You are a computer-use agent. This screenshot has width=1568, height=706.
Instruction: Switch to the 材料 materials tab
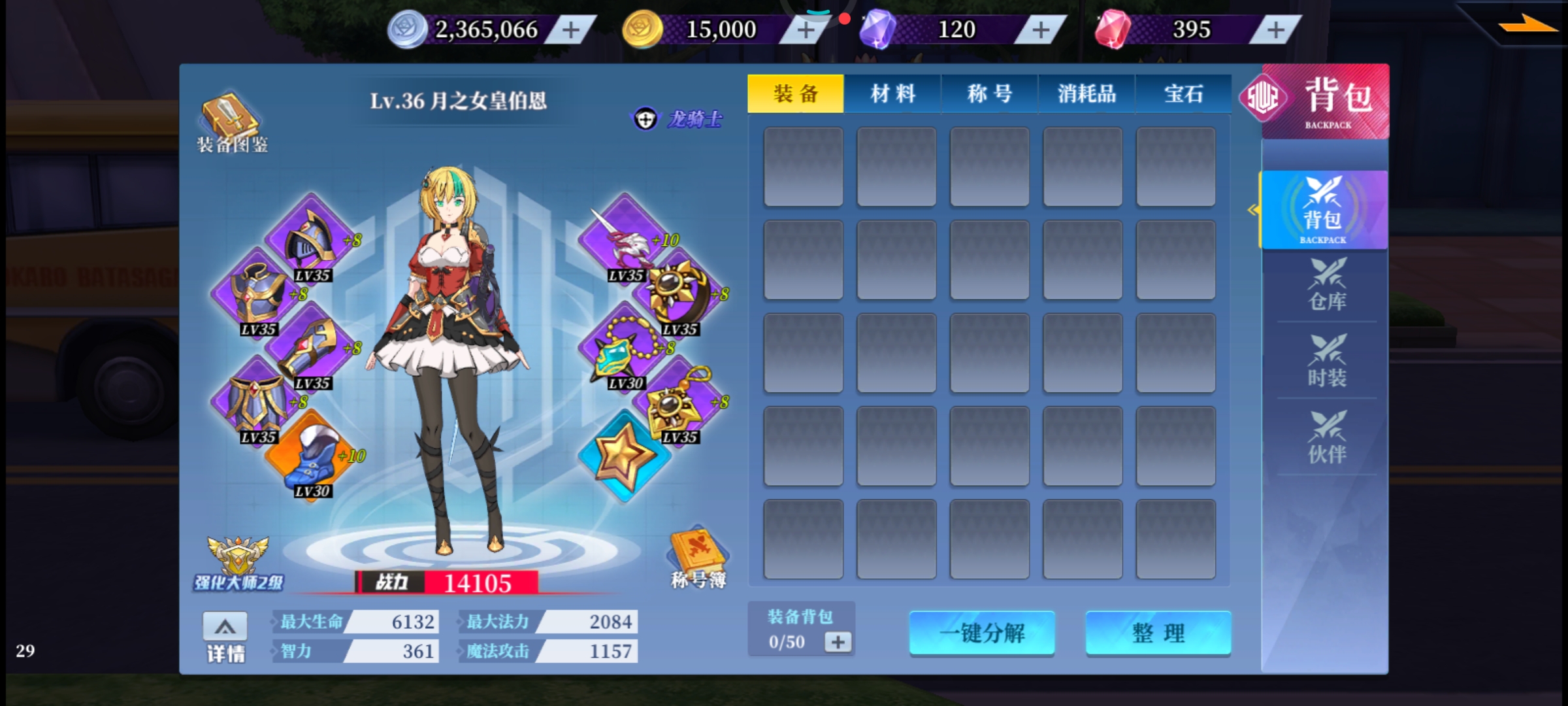(x=892, y=94)
